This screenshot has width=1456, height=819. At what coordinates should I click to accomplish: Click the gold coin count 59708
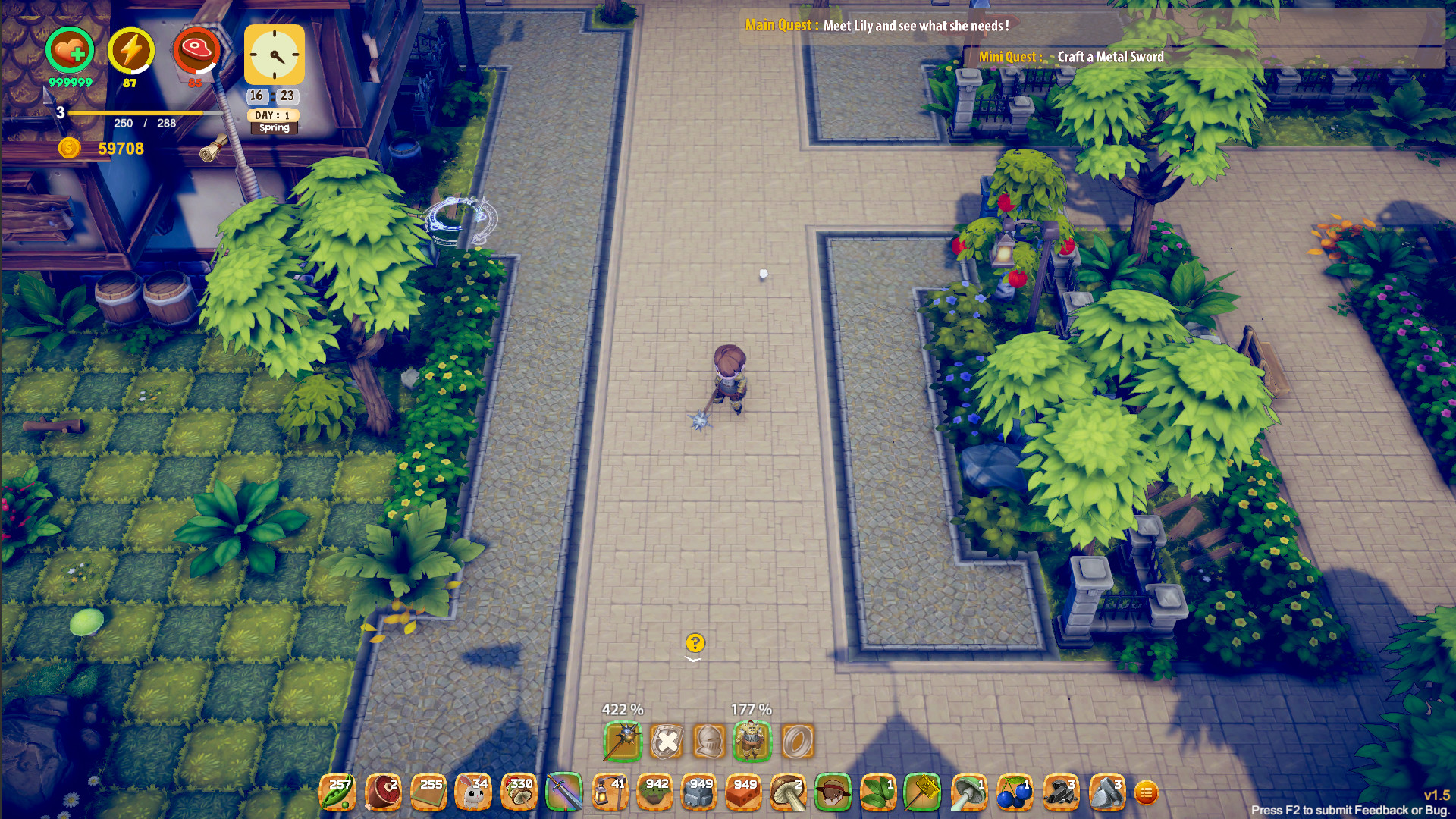pyautogui.click(x=118, y=148)
